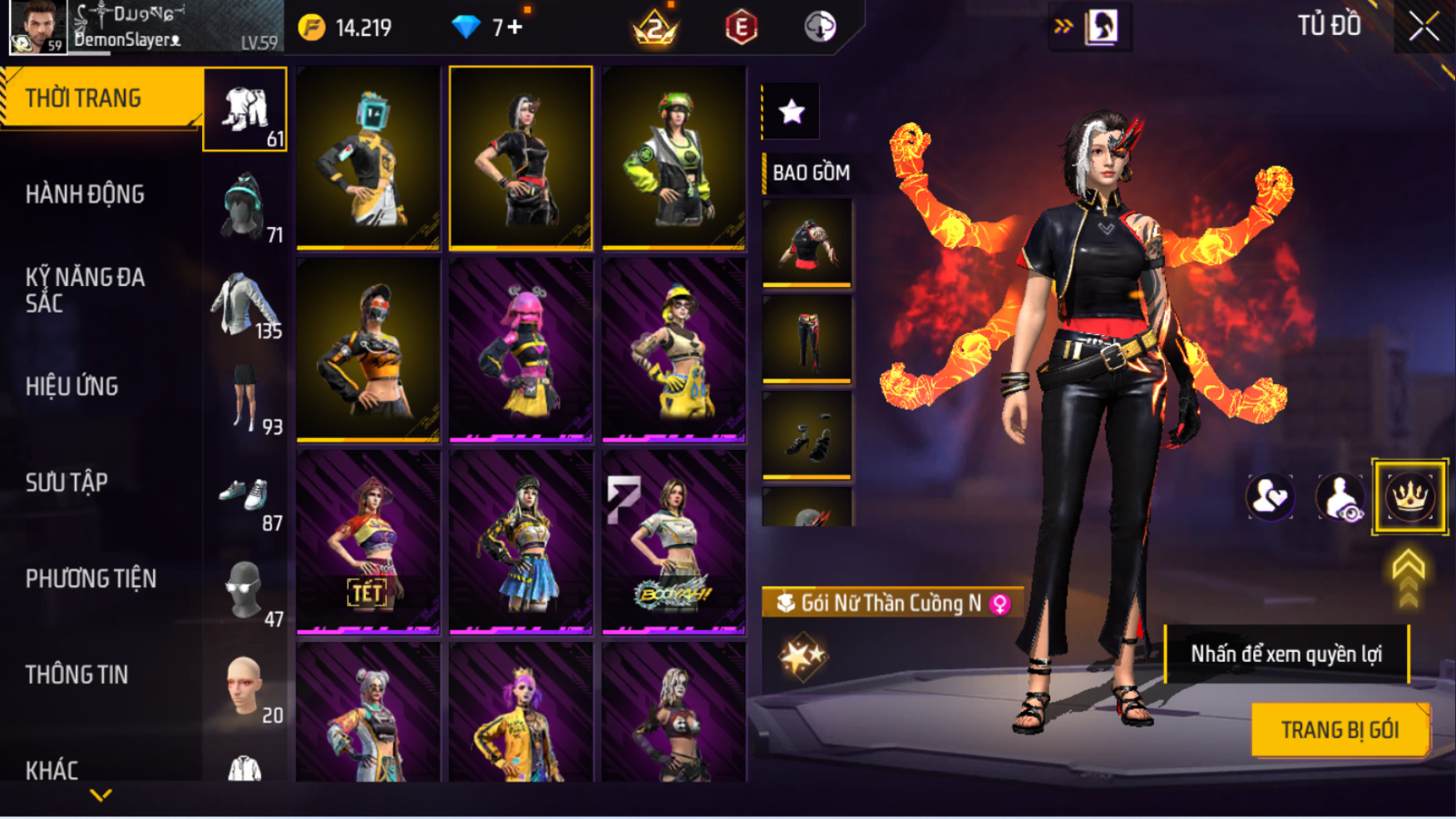Open the player profile avatar
The width and height of the screenshot is (1456, 819).
pyautogui.click(x=37, y=27)
